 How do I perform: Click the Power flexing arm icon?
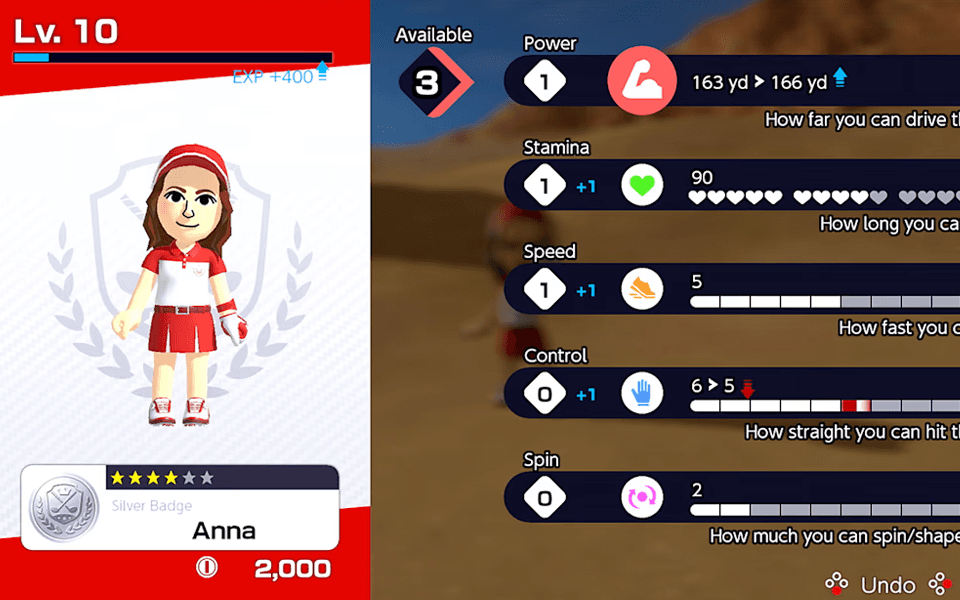pos(641,82)
